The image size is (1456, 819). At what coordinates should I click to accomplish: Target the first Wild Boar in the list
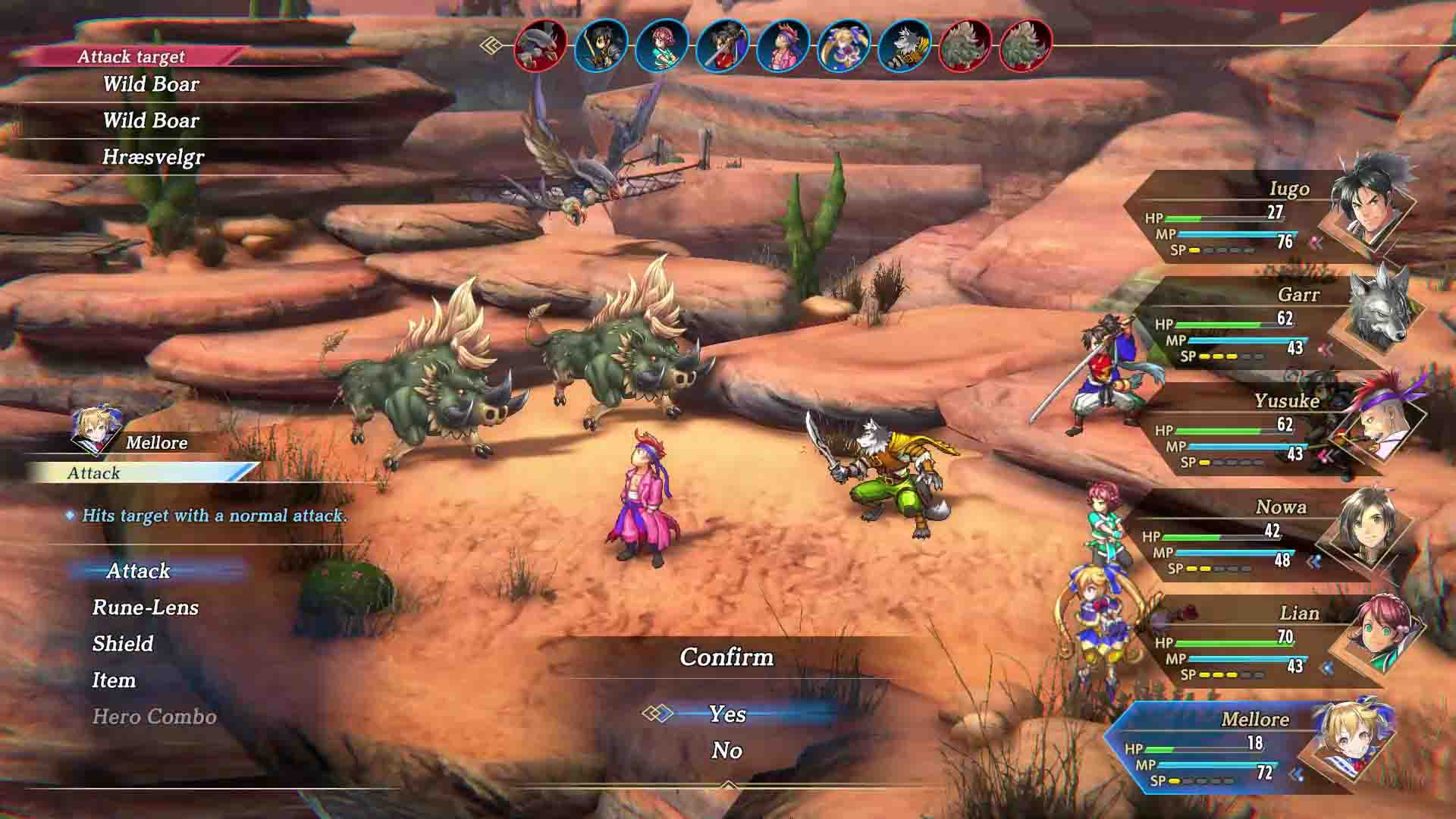pyautogui.click(x=151, y=84)
